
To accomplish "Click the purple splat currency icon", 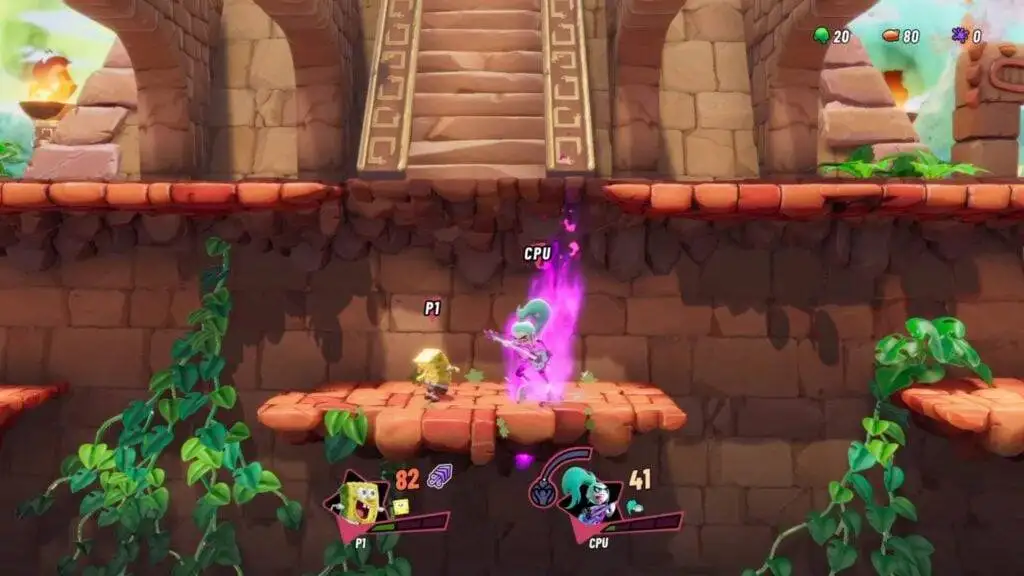I will point(959,36).
